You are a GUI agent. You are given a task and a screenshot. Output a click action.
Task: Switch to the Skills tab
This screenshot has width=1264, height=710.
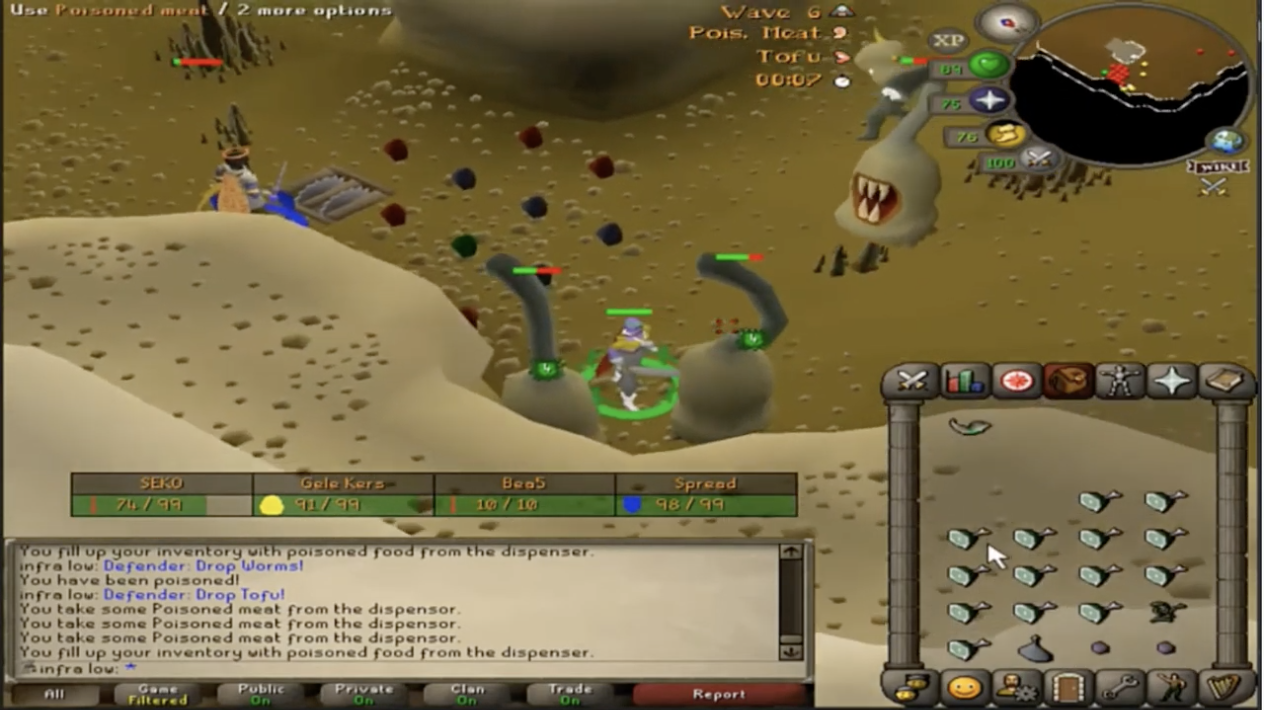(x=965, y=381)
